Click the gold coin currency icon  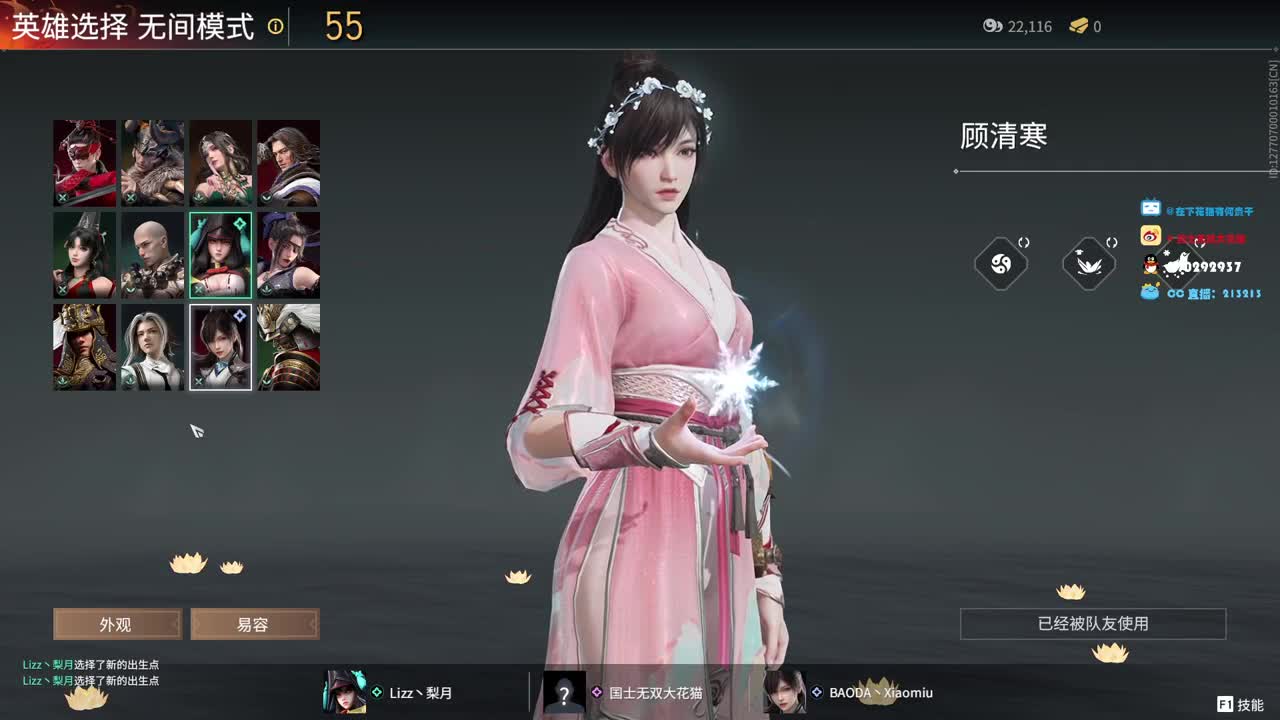(993, 27)
